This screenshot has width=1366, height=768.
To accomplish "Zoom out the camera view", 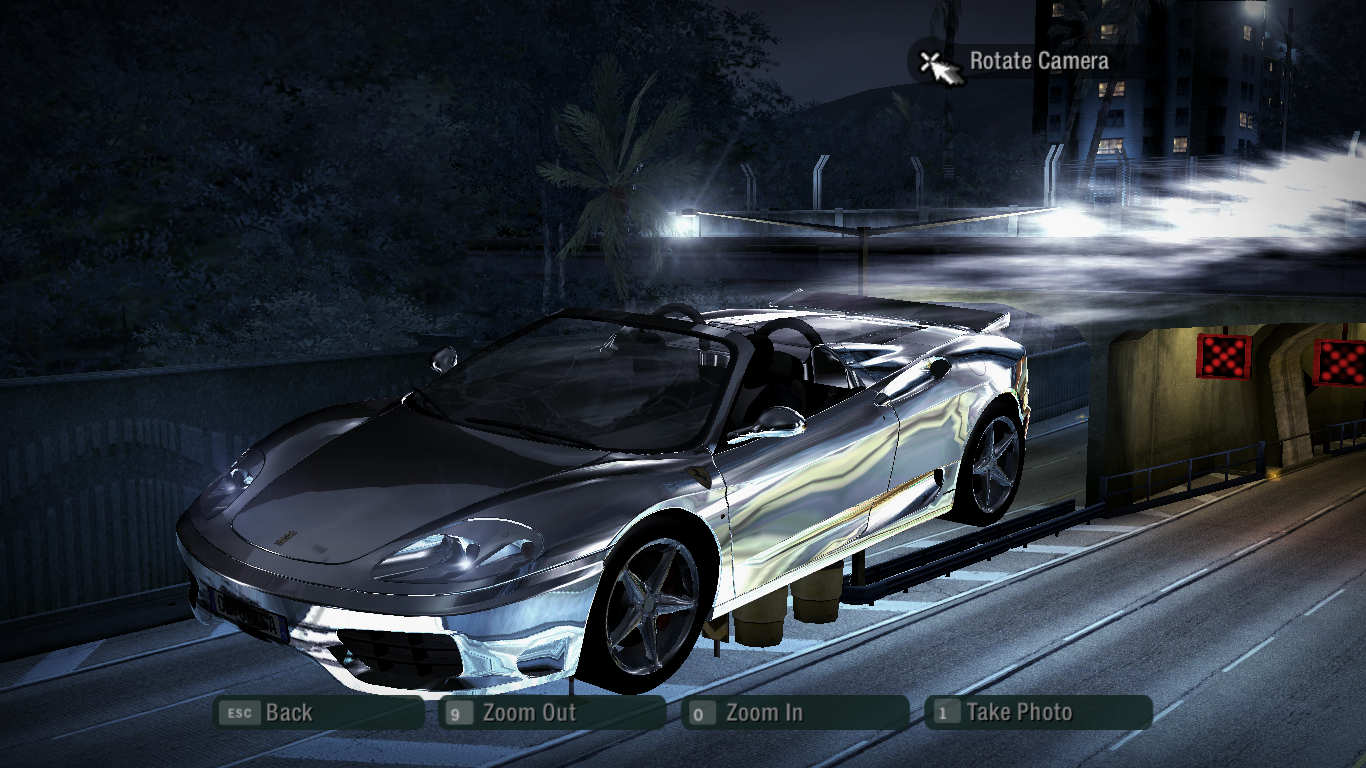I will click(552, 713).
